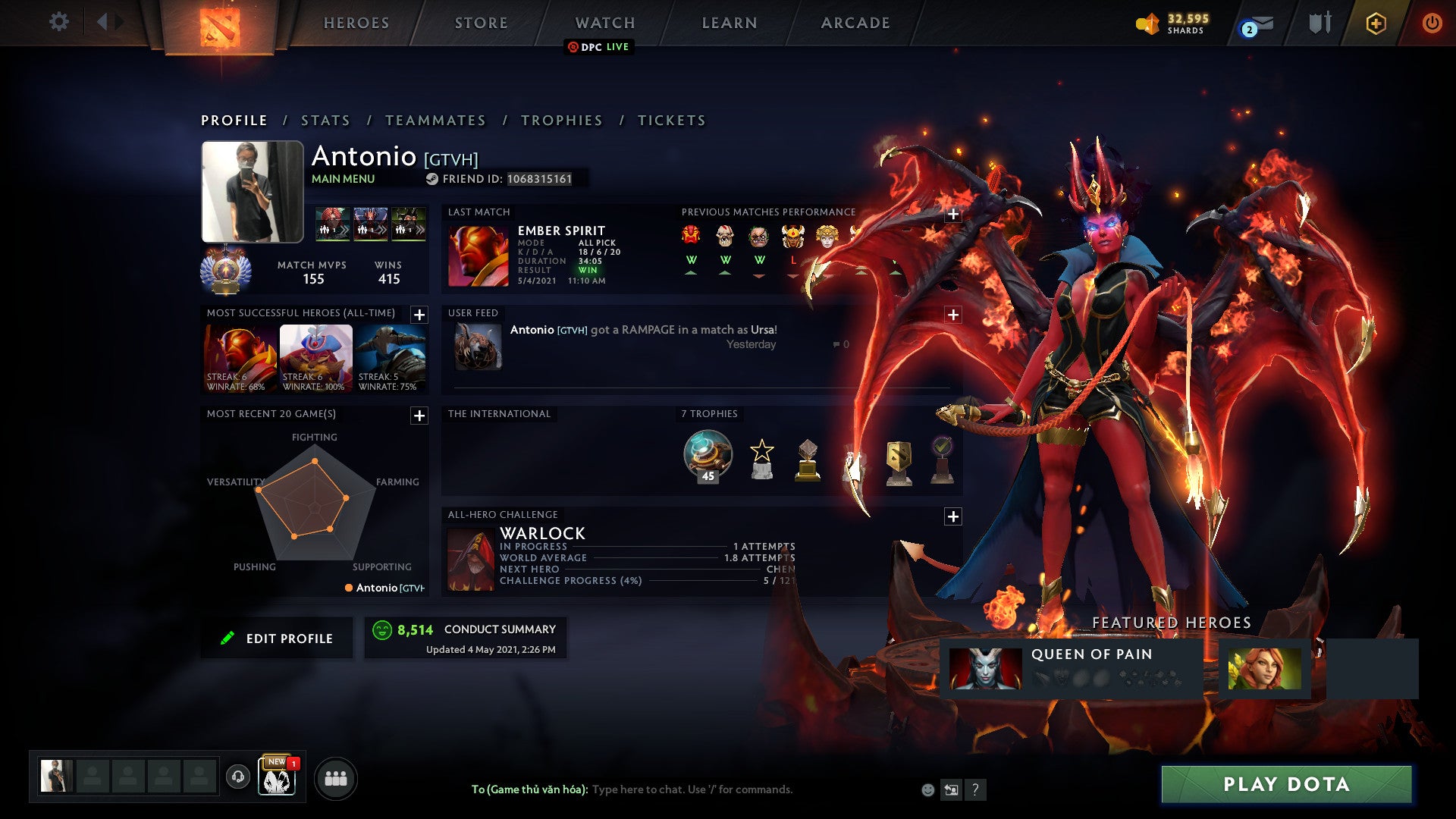Switch to the Stats tab

(325, 121)
